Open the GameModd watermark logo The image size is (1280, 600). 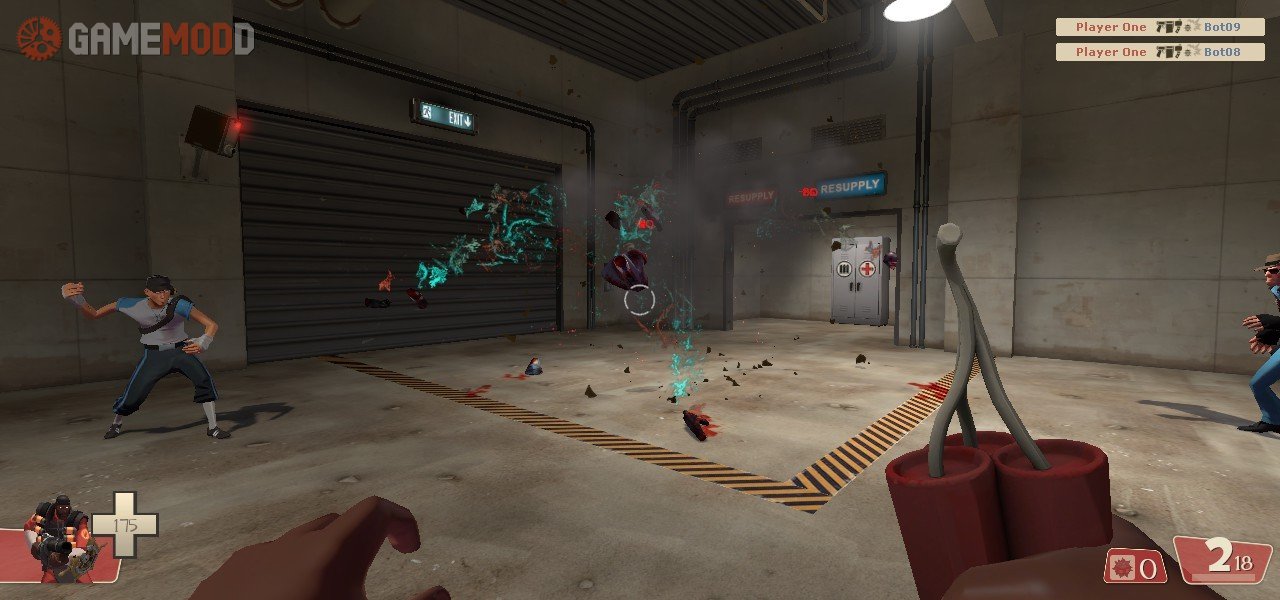(x=135, y=38)
